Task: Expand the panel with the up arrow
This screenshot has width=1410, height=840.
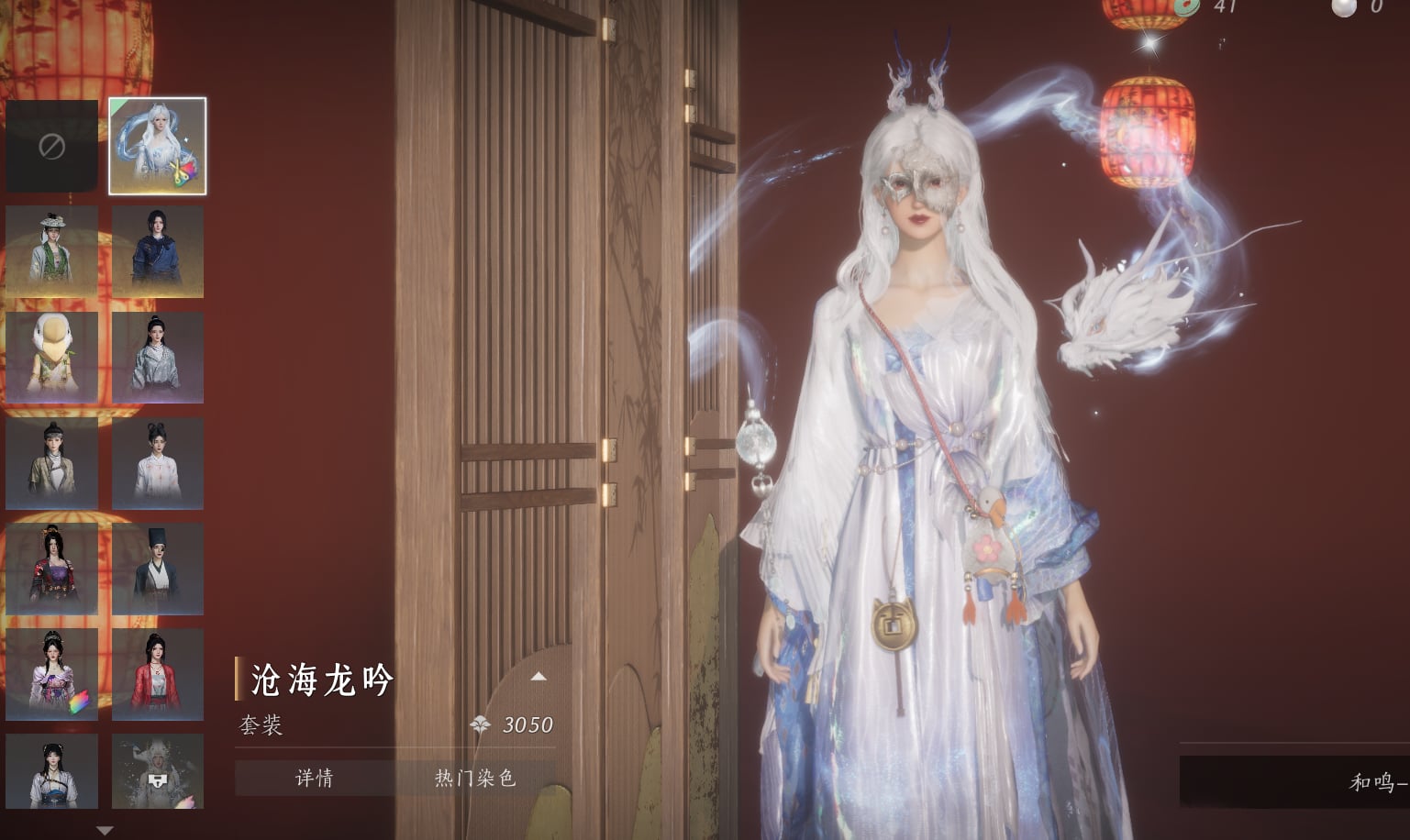Action: (538, 677)
